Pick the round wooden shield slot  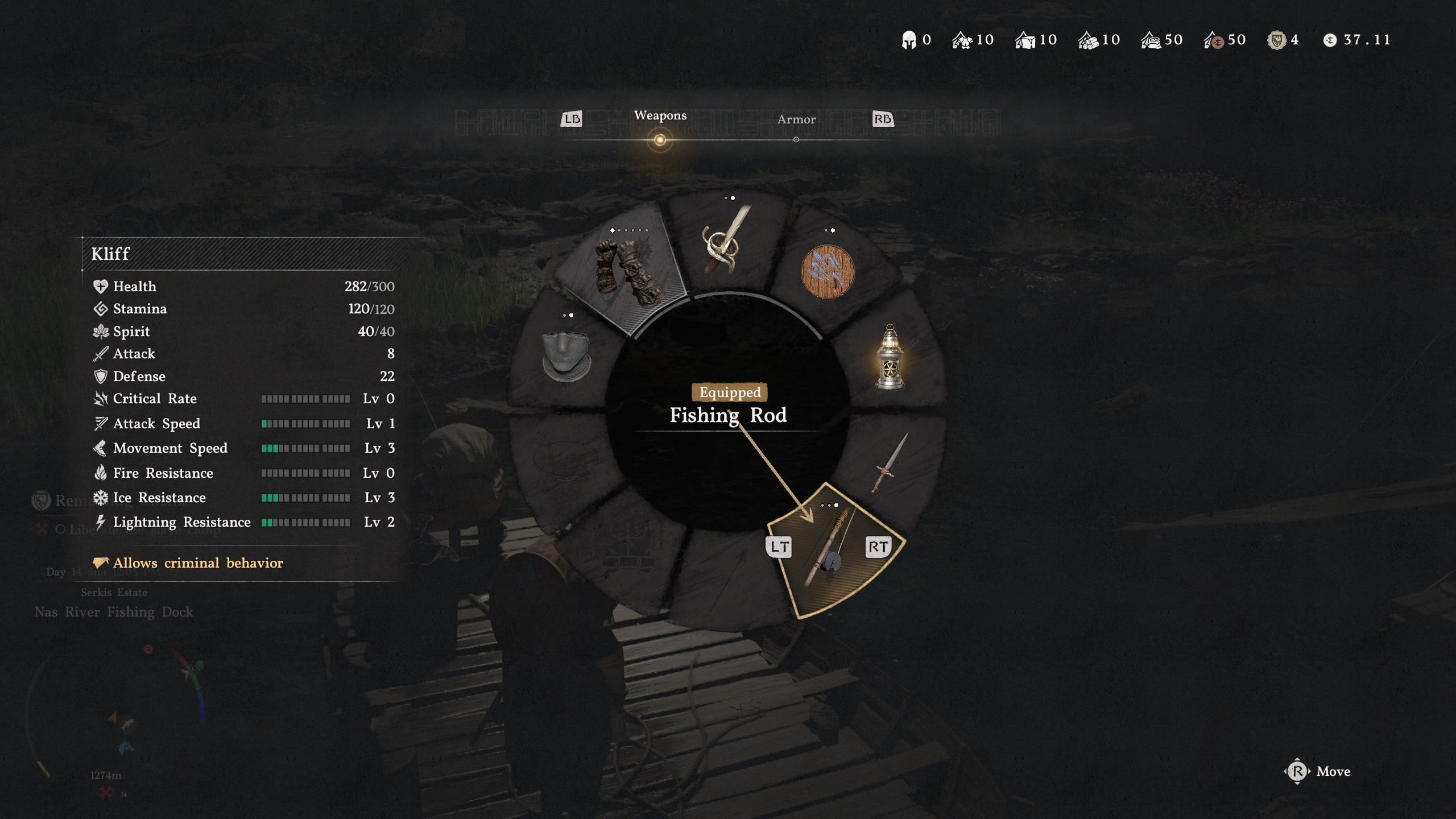point(827,272)
